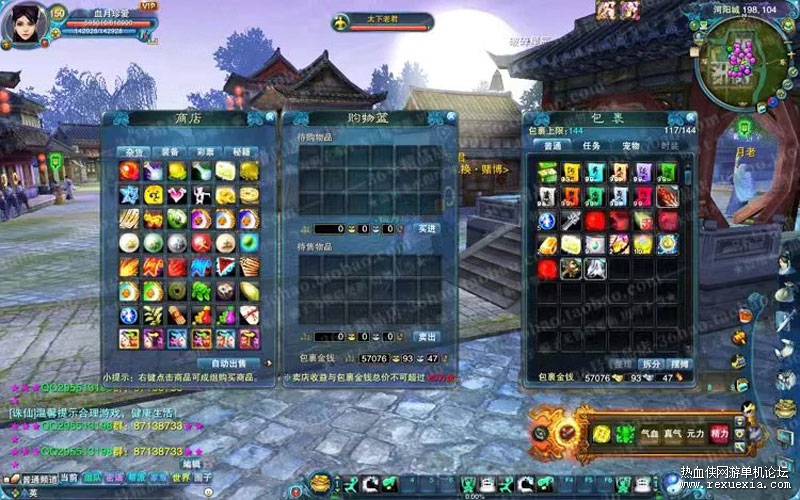
Task: Switch to the 任务 bag tab
Action: point(591,146)
